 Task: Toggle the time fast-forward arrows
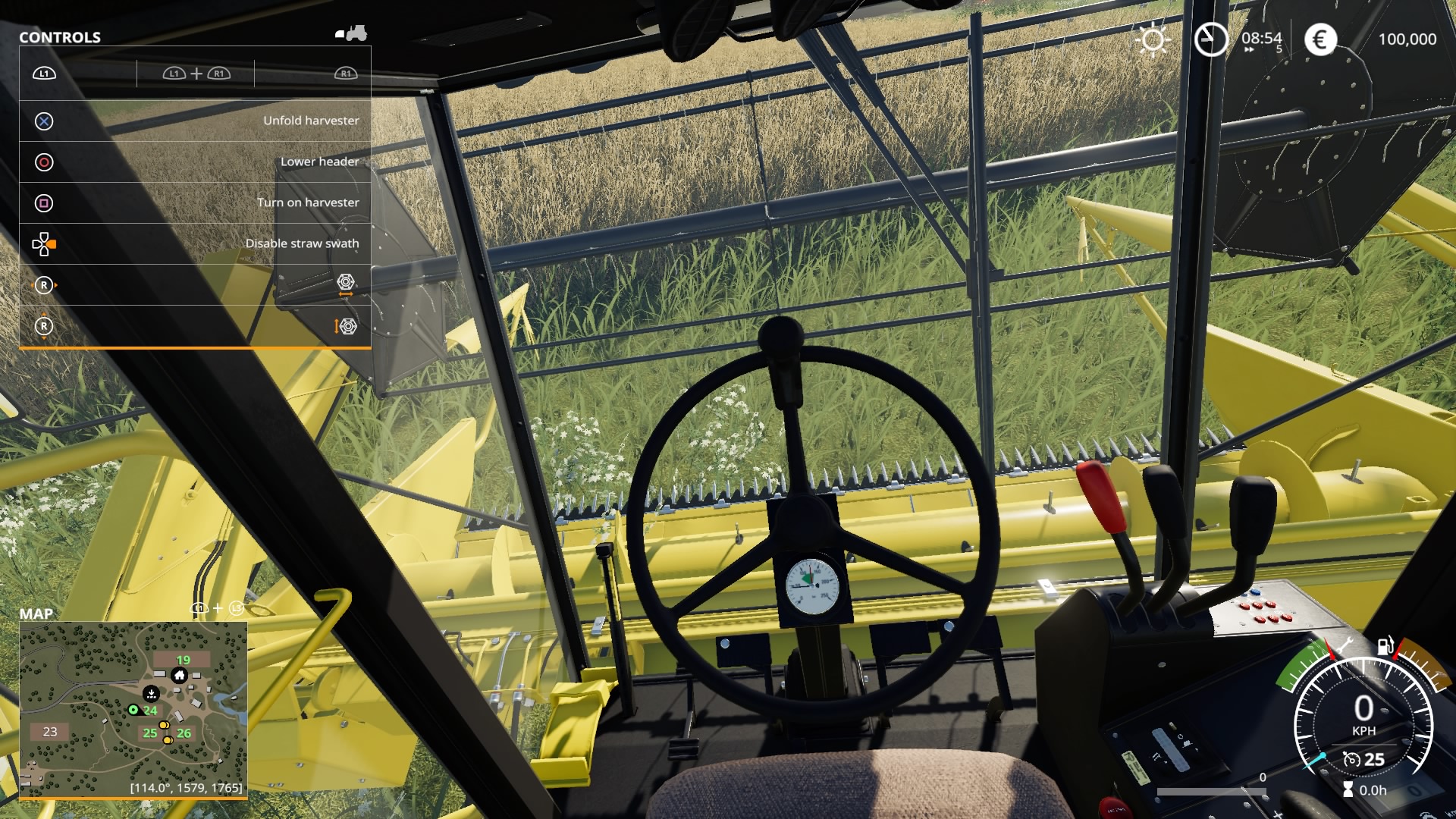[1250, 49]
